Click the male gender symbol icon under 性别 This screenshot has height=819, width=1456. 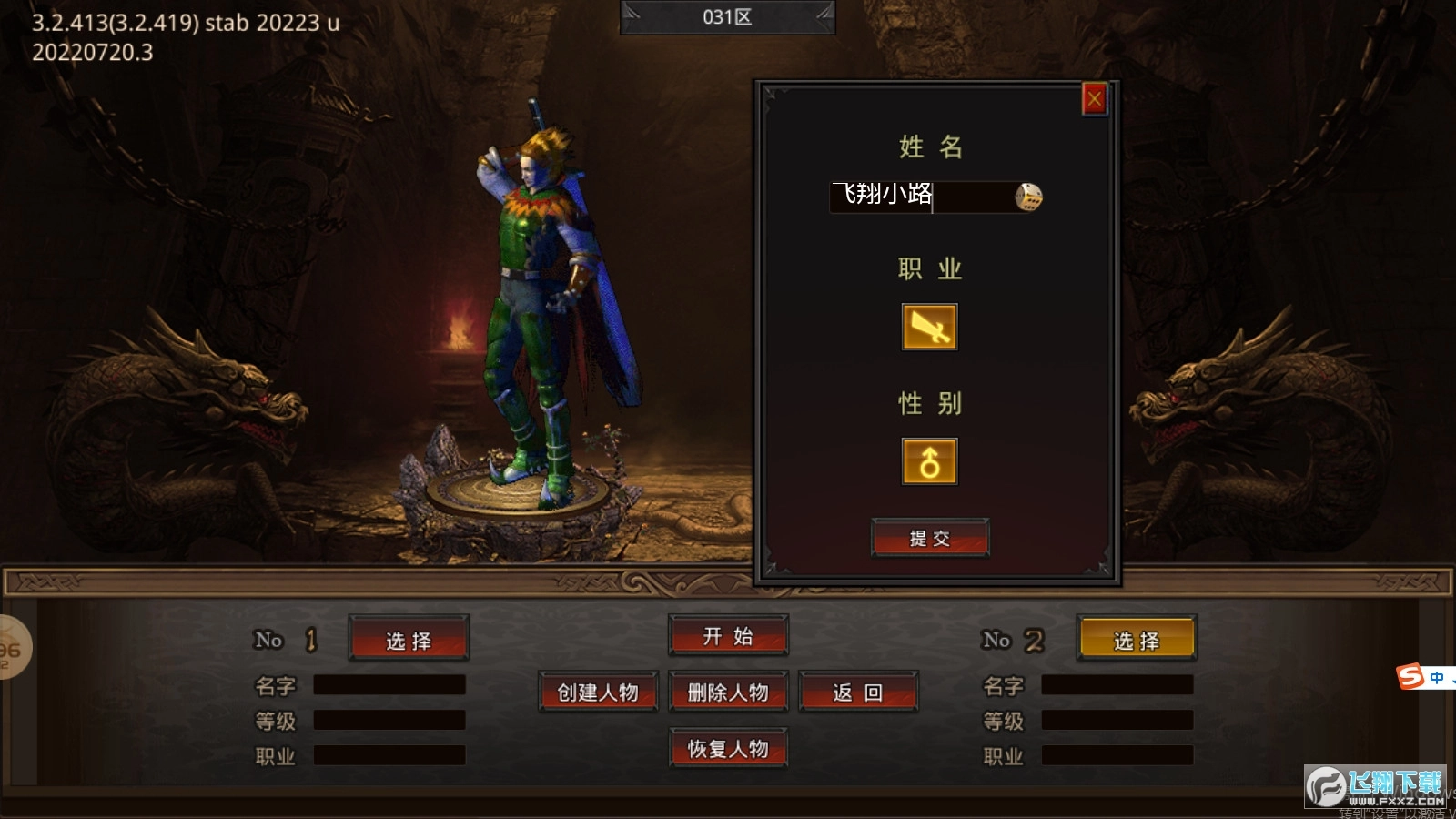(929, 460)
